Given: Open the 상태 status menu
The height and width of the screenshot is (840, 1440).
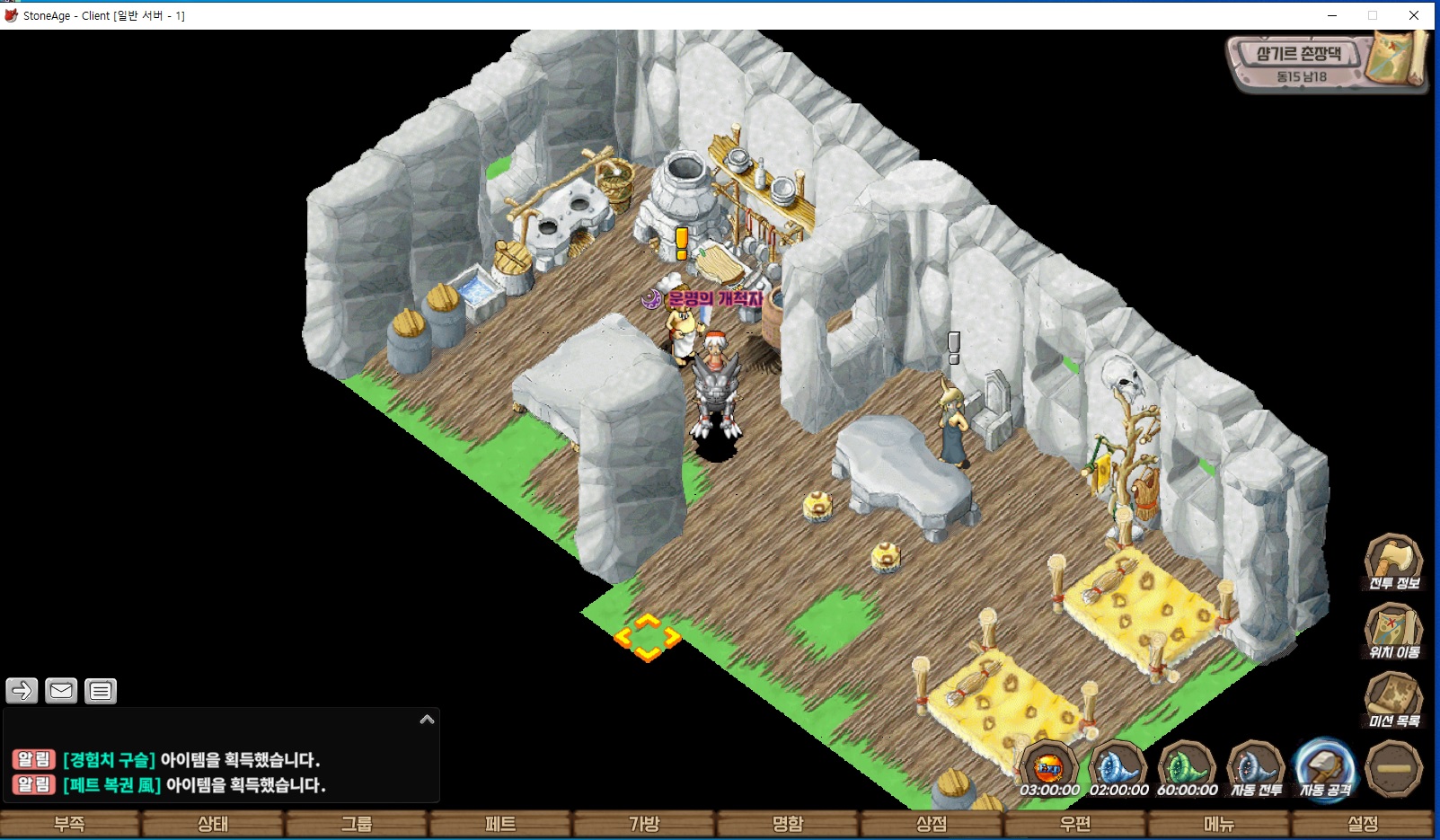Looking at the screenshot, I should click(x=213, y=824).
